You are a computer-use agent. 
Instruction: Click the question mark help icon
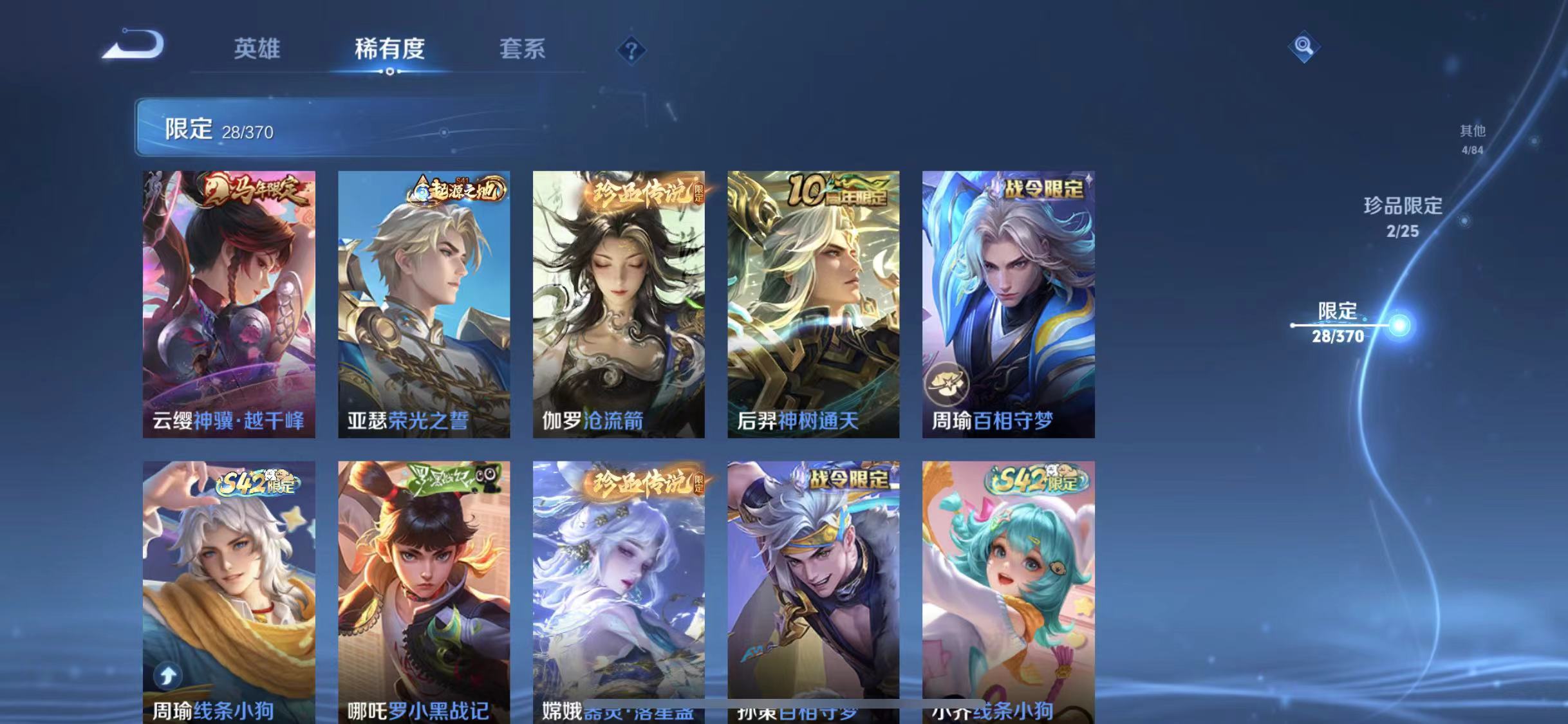633,49
